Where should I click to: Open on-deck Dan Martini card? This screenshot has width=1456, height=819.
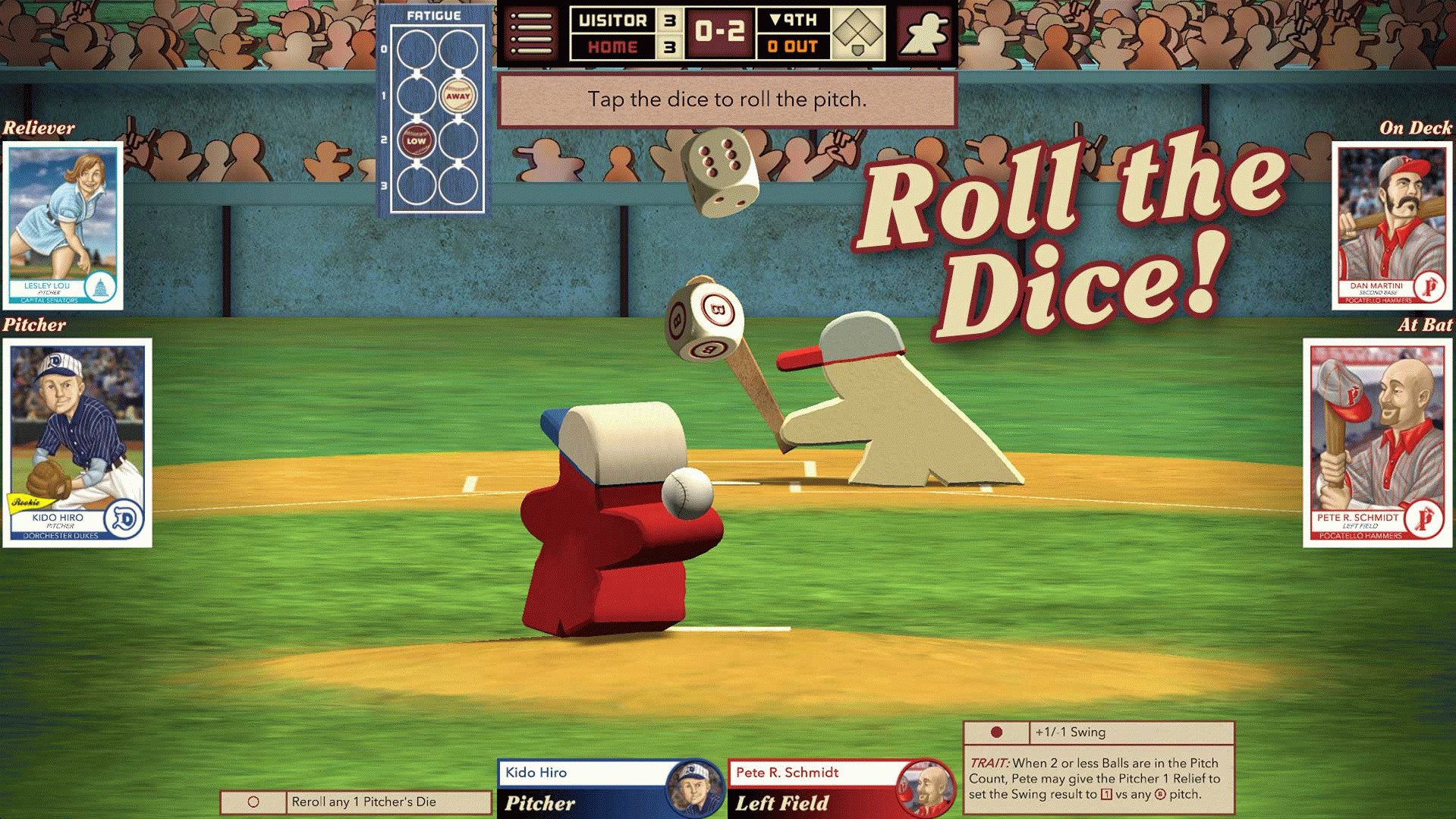point(1392,225)
